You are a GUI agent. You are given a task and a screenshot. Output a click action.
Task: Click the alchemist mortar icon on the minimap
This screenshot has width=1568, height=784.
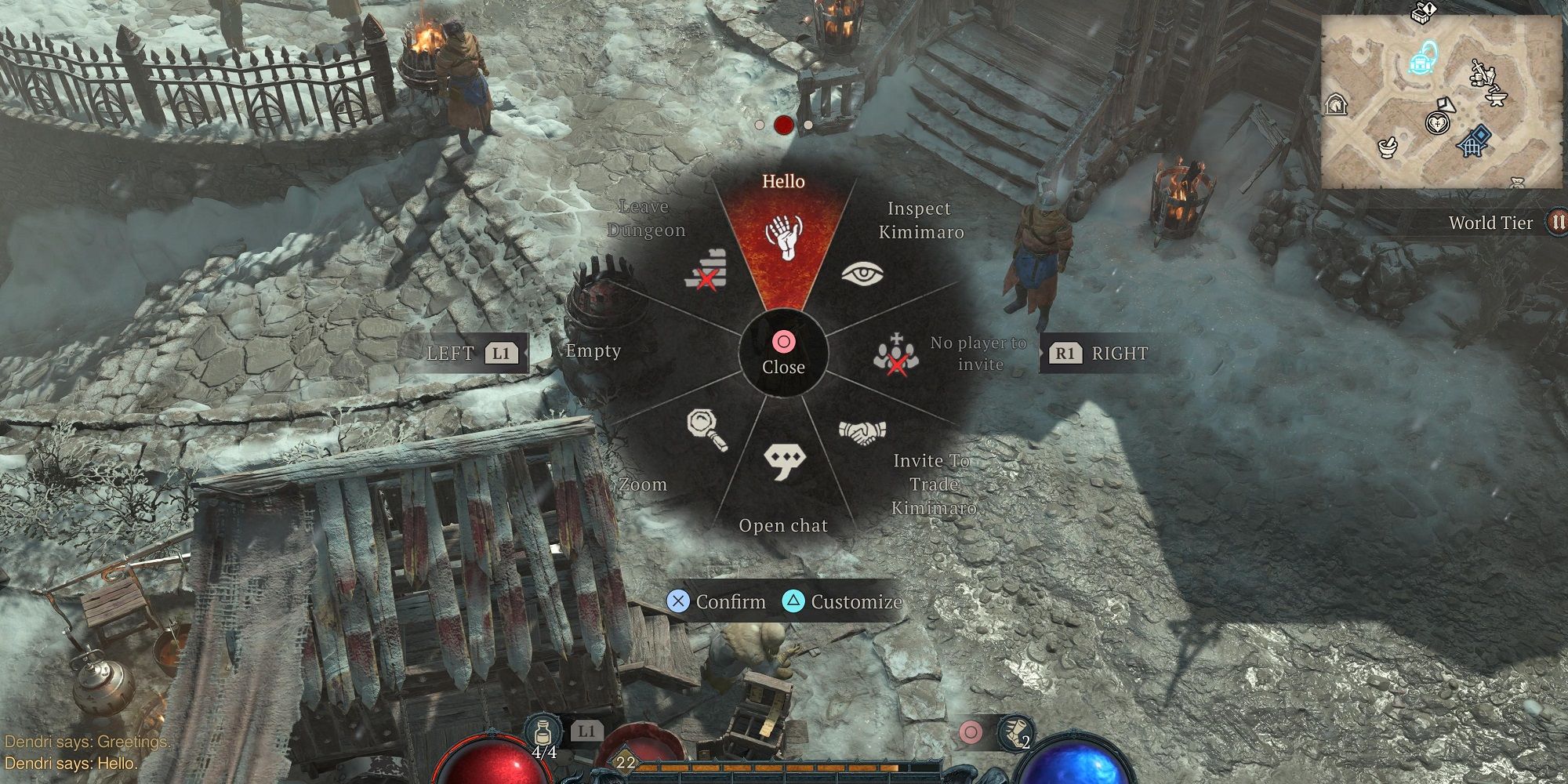point(1387,149)
